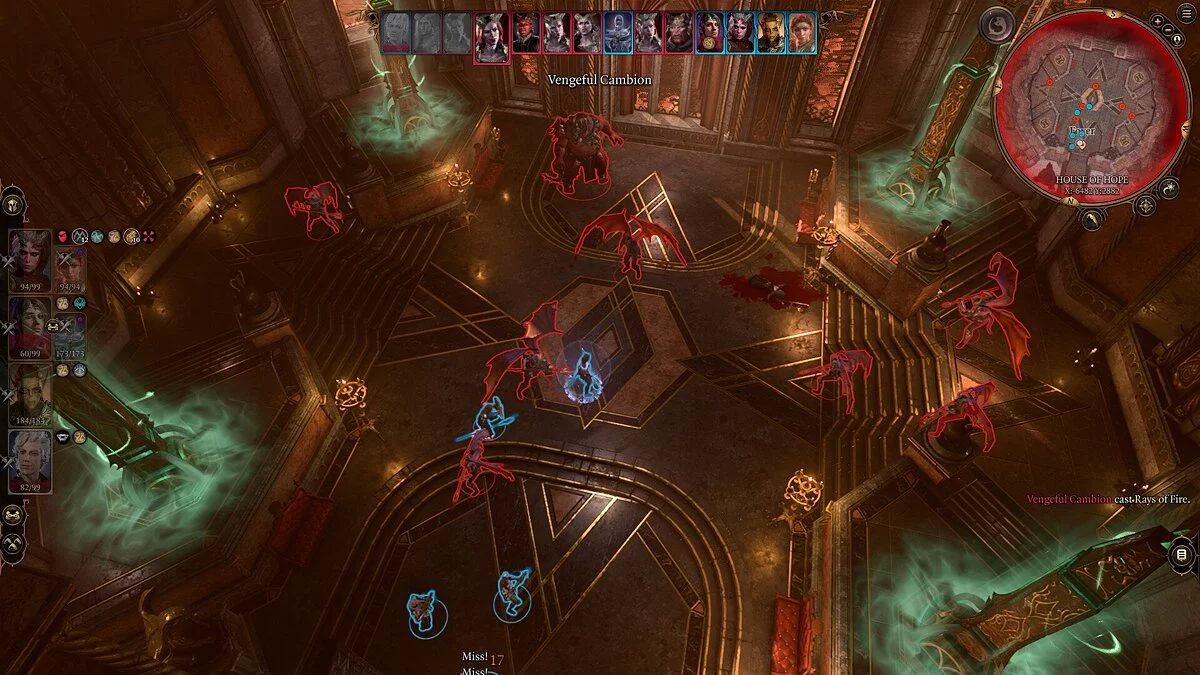The height and width of the screenshot is (675, 1200).
Task: Select the summon portrait showing 173/173 health
Action: pyautogui.click(x=70, y=330)
